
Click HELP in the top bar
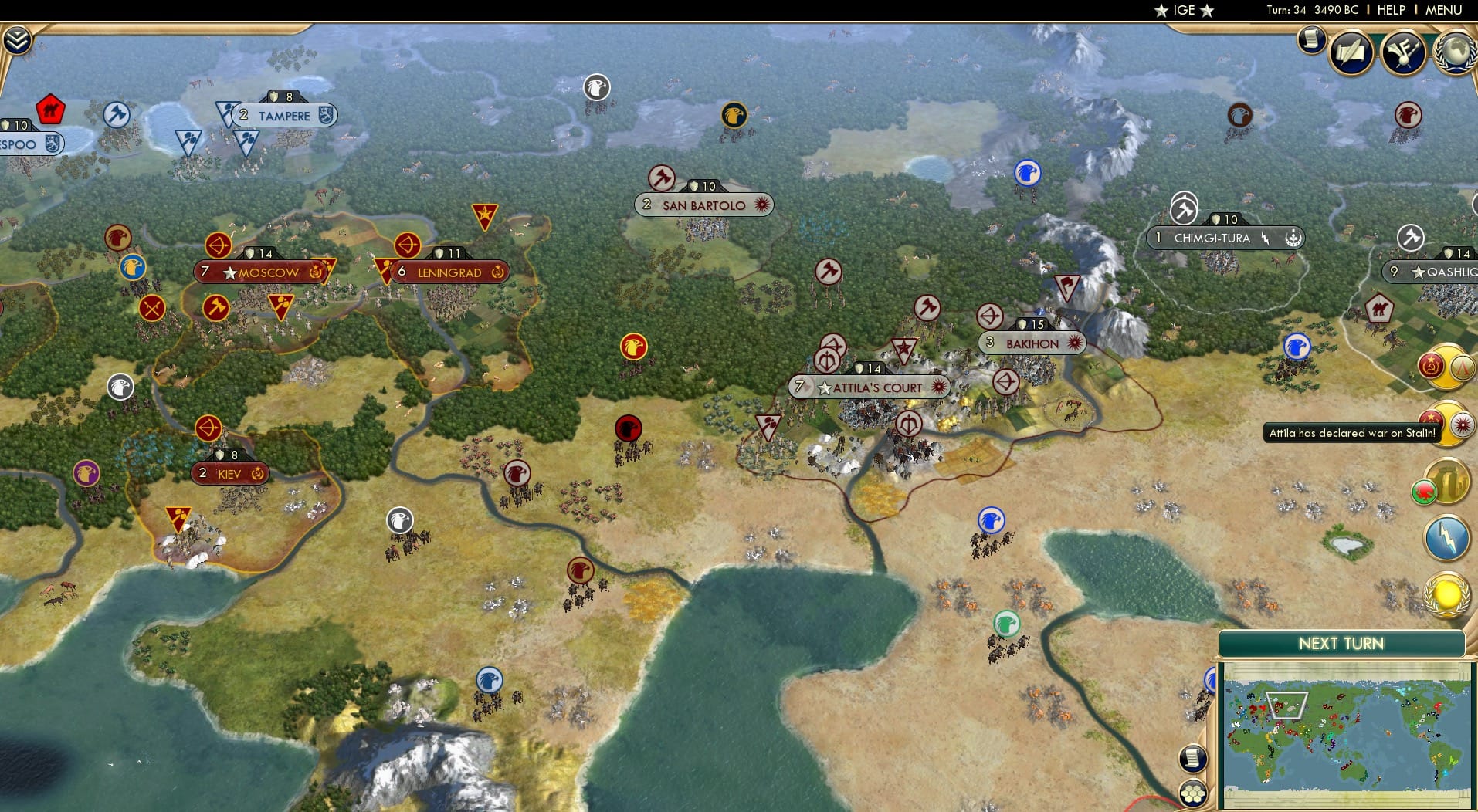pyautogui.click(x=1390, y=11)
